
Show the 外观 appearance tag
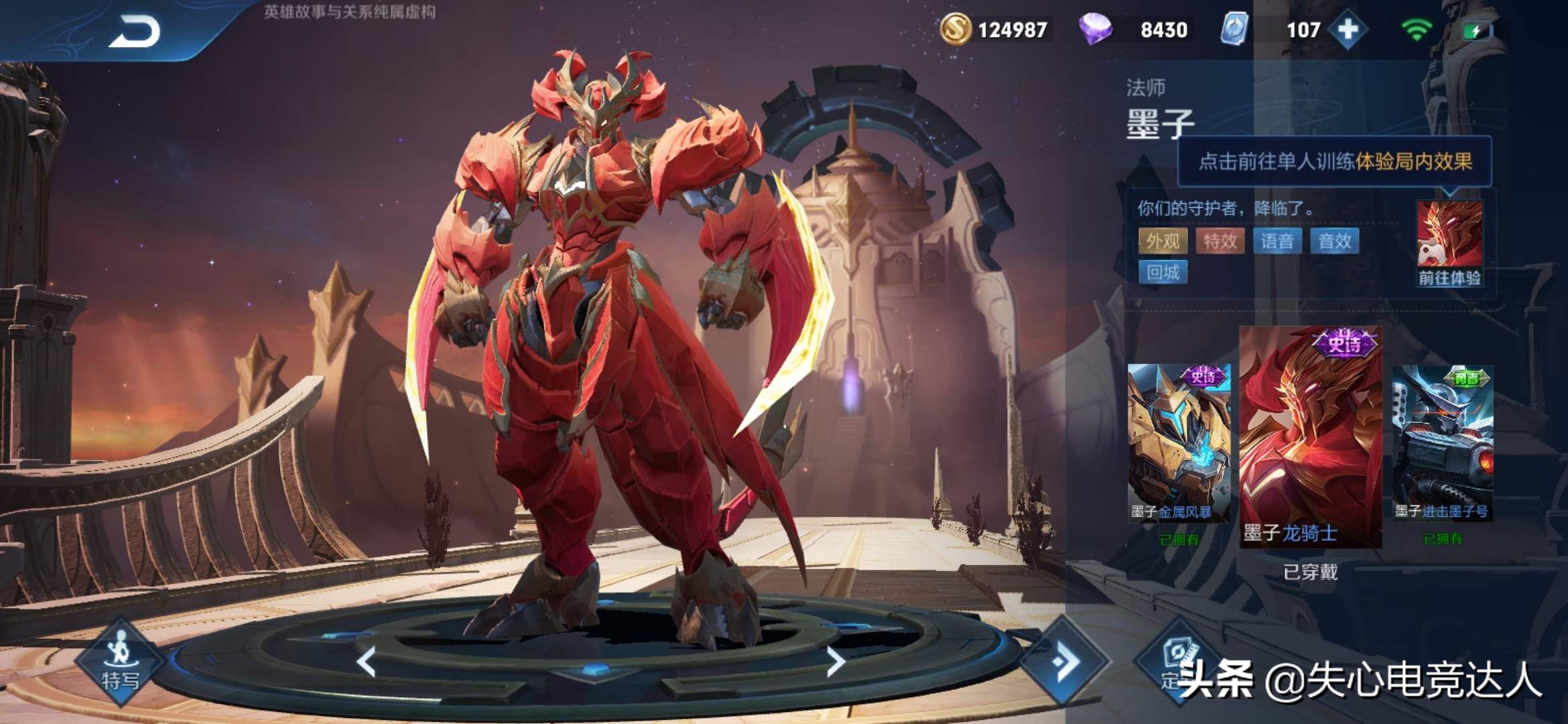1163,241
